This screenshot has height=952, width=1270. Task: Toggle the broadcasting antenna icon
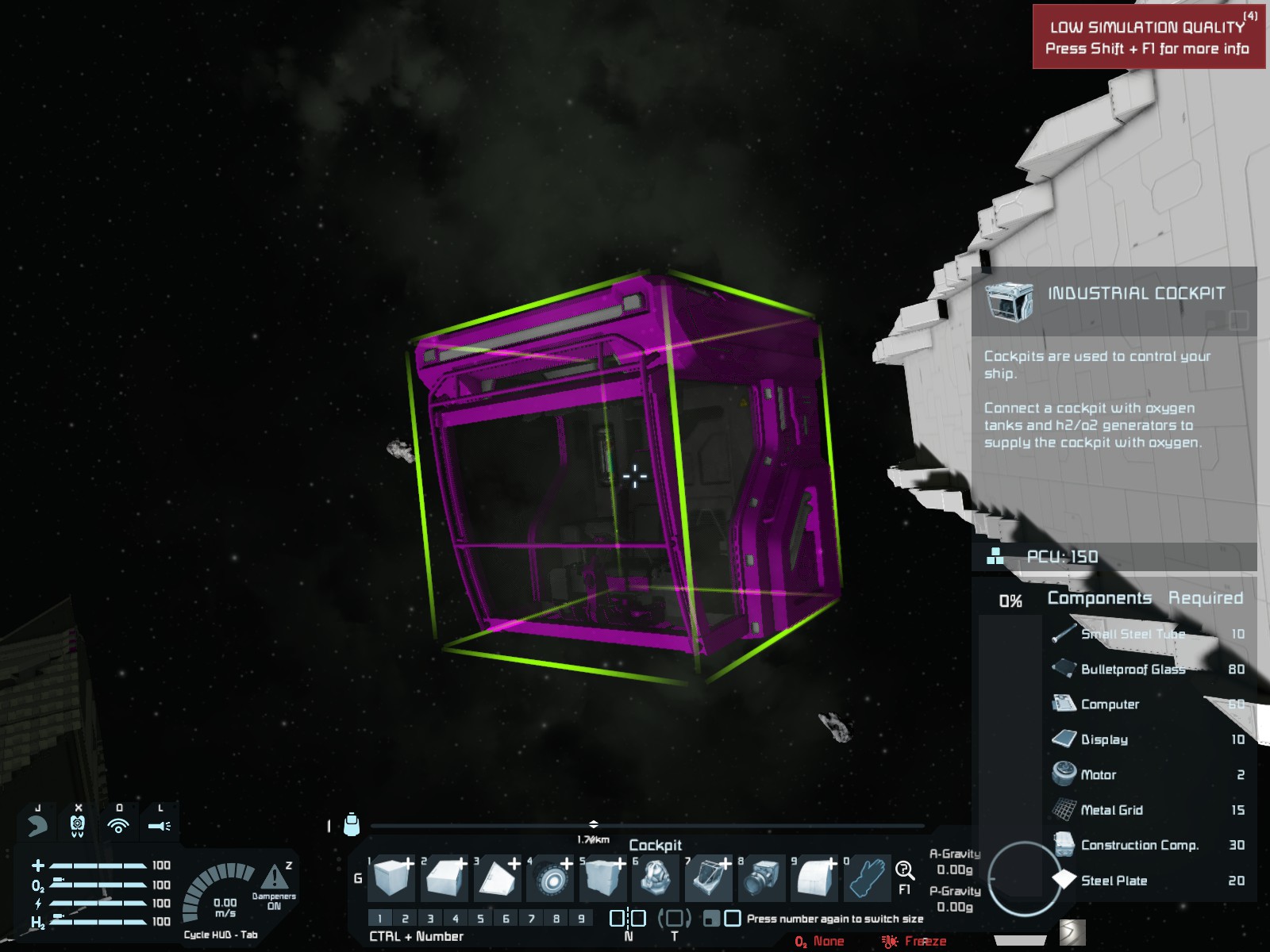coord(118,826)
